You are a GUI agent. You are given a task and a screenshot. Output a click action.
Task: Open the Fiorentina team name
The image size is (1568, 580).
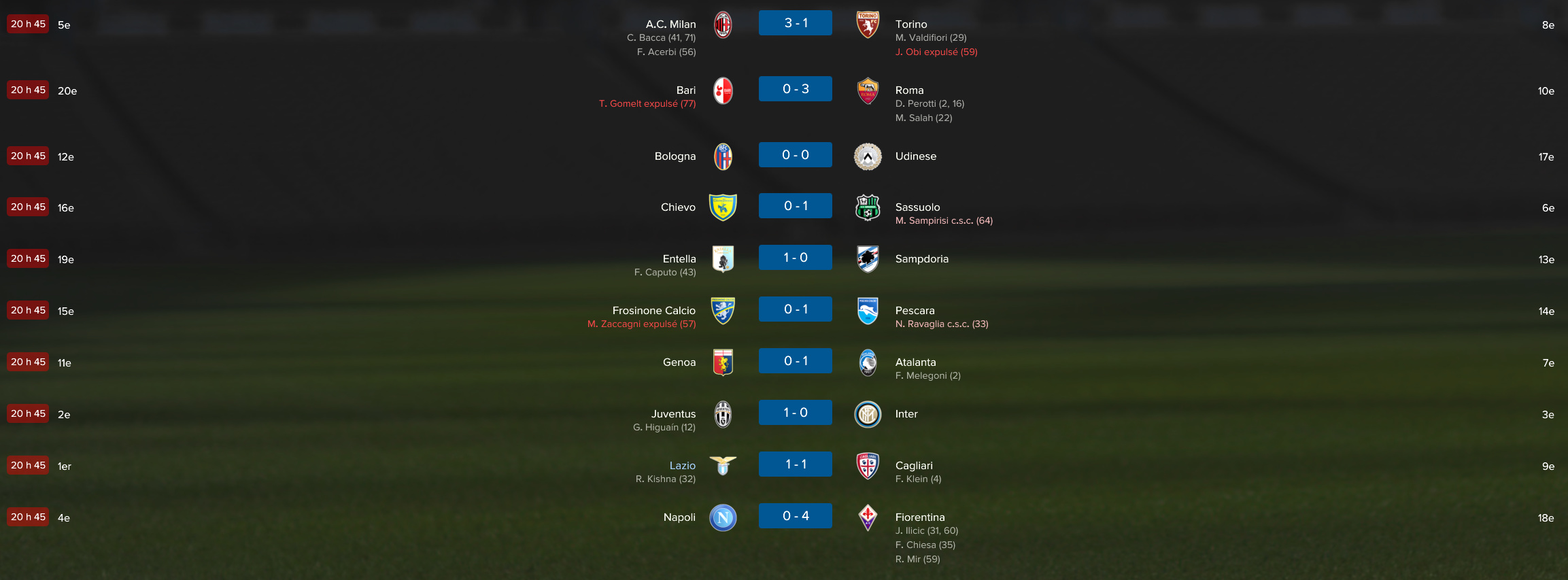point(919,517)
